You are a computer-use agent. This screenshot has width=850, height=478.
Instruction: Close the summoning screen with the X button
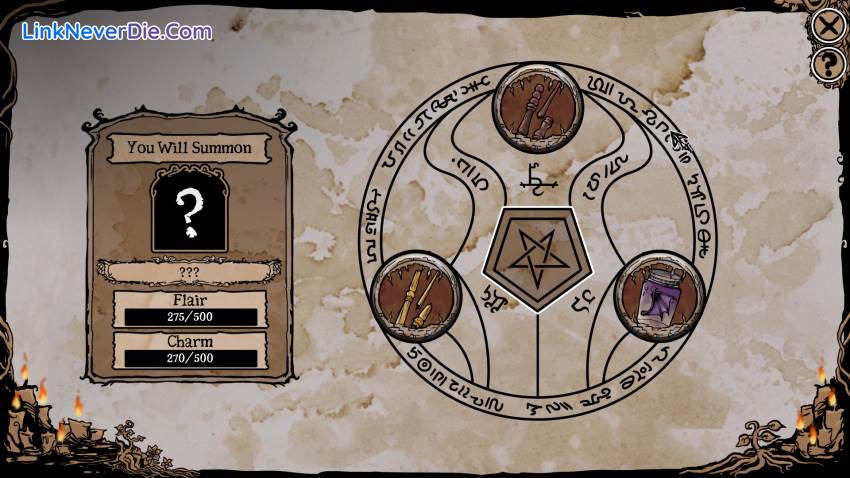827,25
